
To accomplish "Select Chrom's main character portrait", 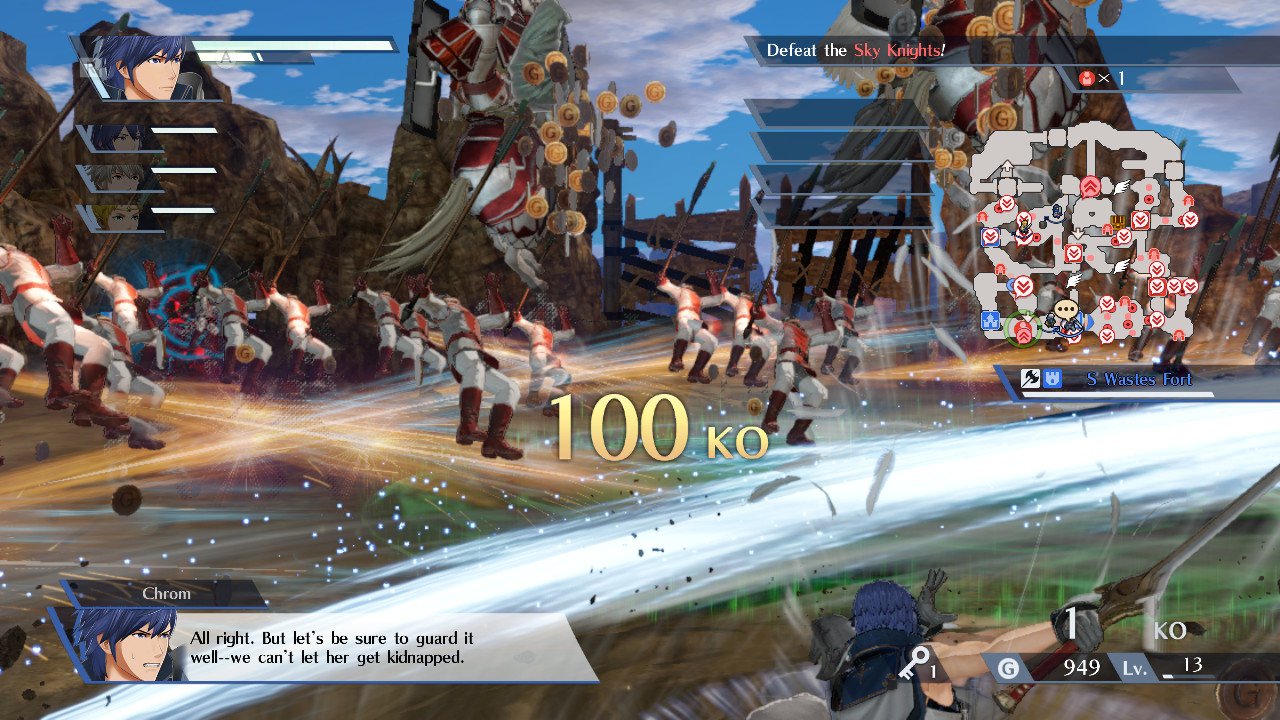I will click(x=140, y=68).
